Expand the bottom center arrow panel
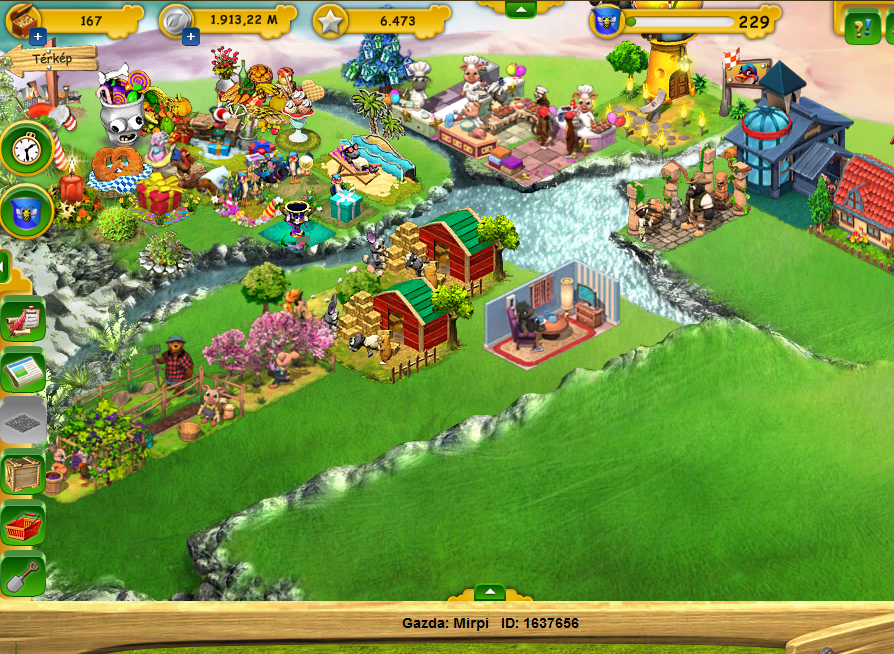 tap(489, 592)
